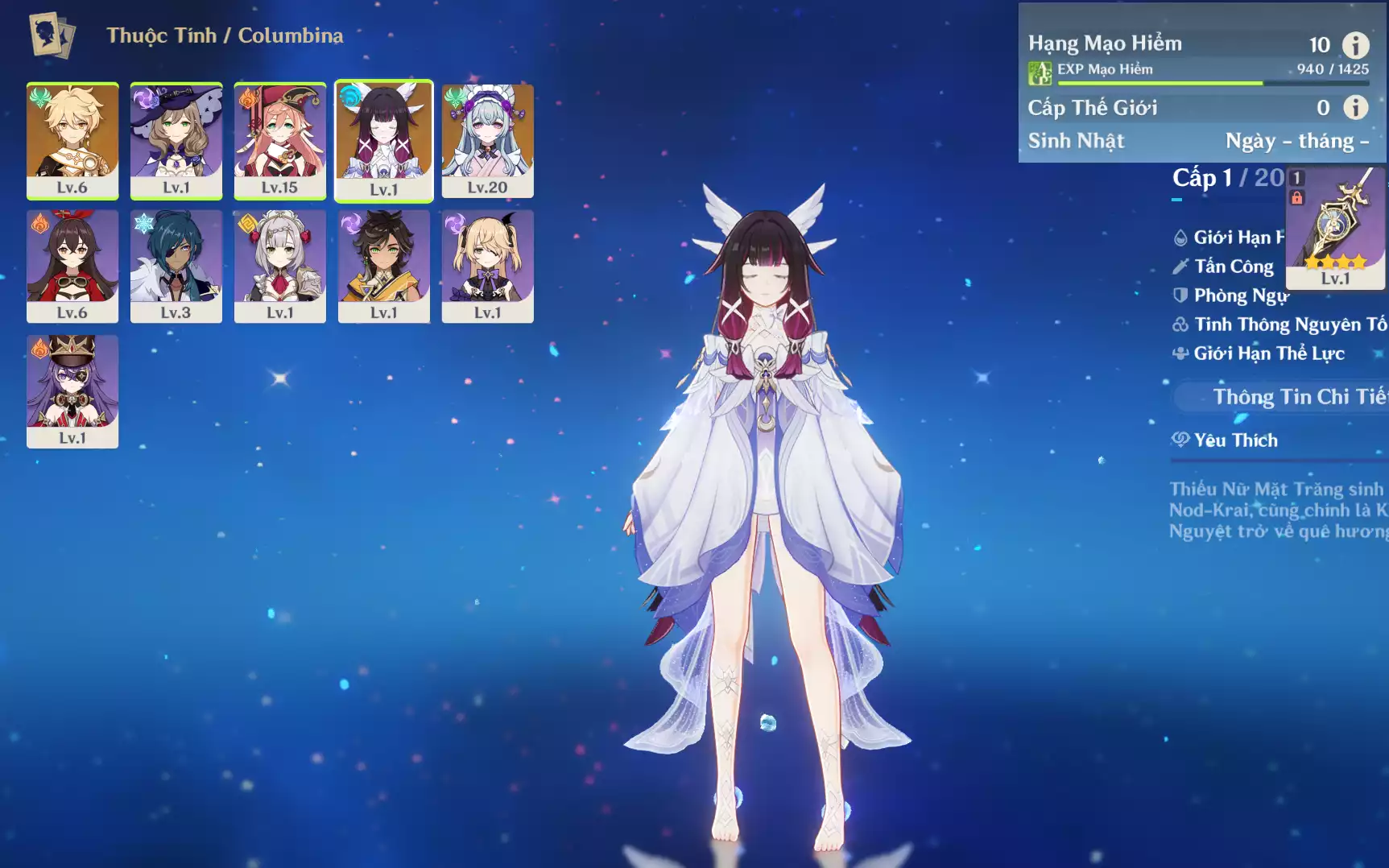Image resolution: width=1389 pixels, height=868 pixels.
Task: Choose the Lv.20 character with the maid headdress
Action: pos(488,140)
